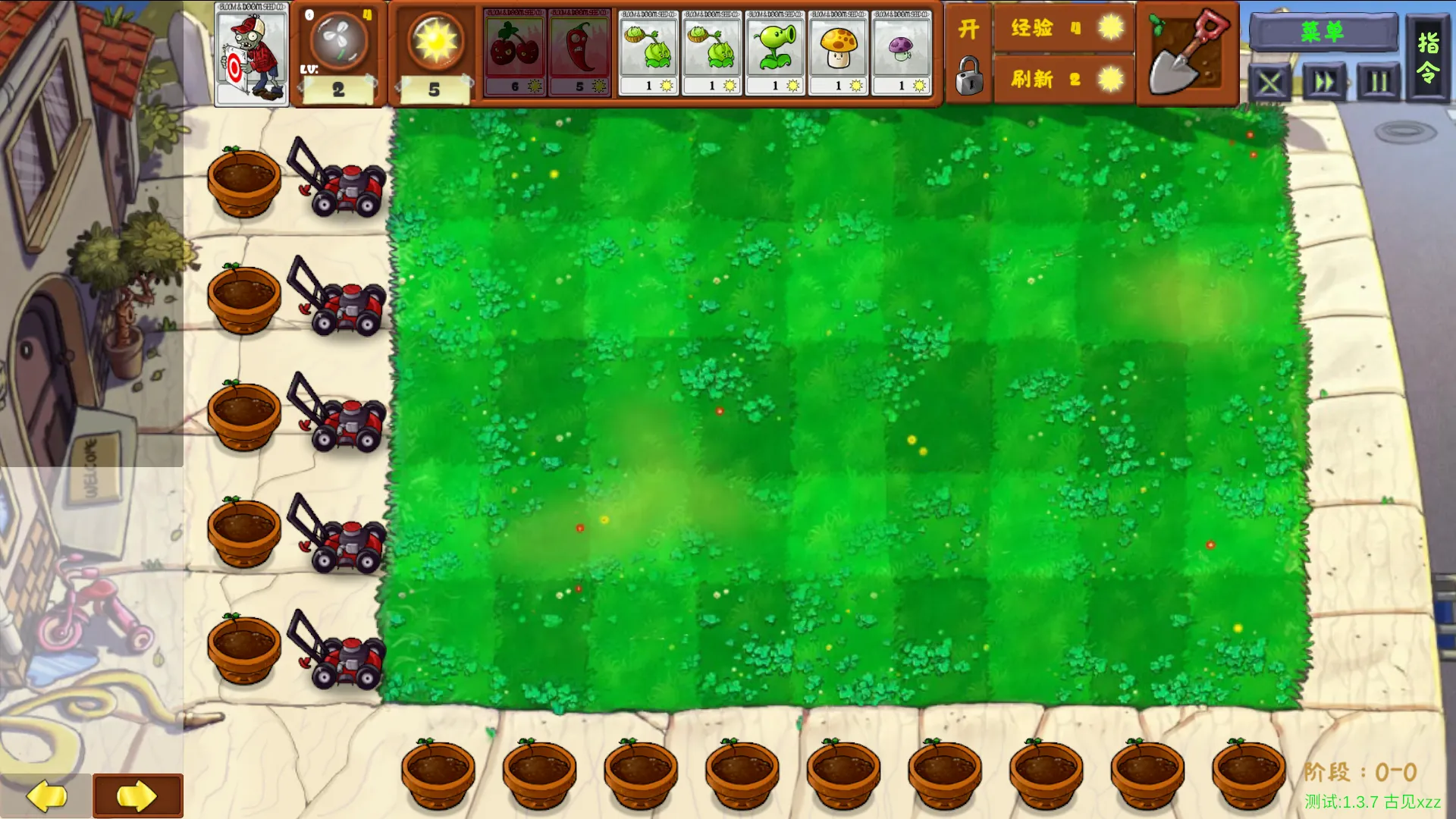Click the crossed-lines X button
Screen dimensions: 1456x819
[1270, 83]
